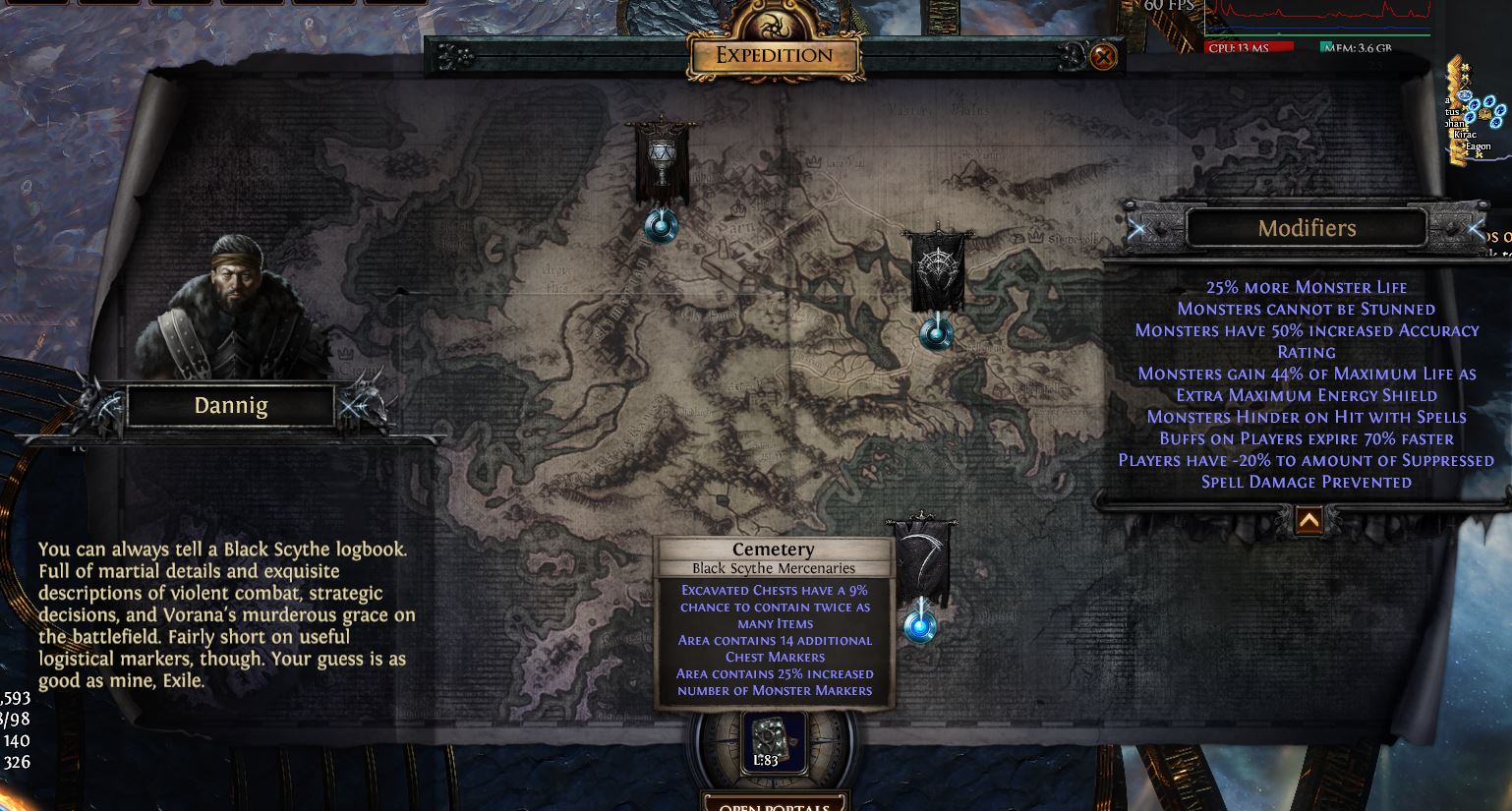Select the chalice banner map marker
Viewport: 1512px width, 811px height.
(662, 226)
